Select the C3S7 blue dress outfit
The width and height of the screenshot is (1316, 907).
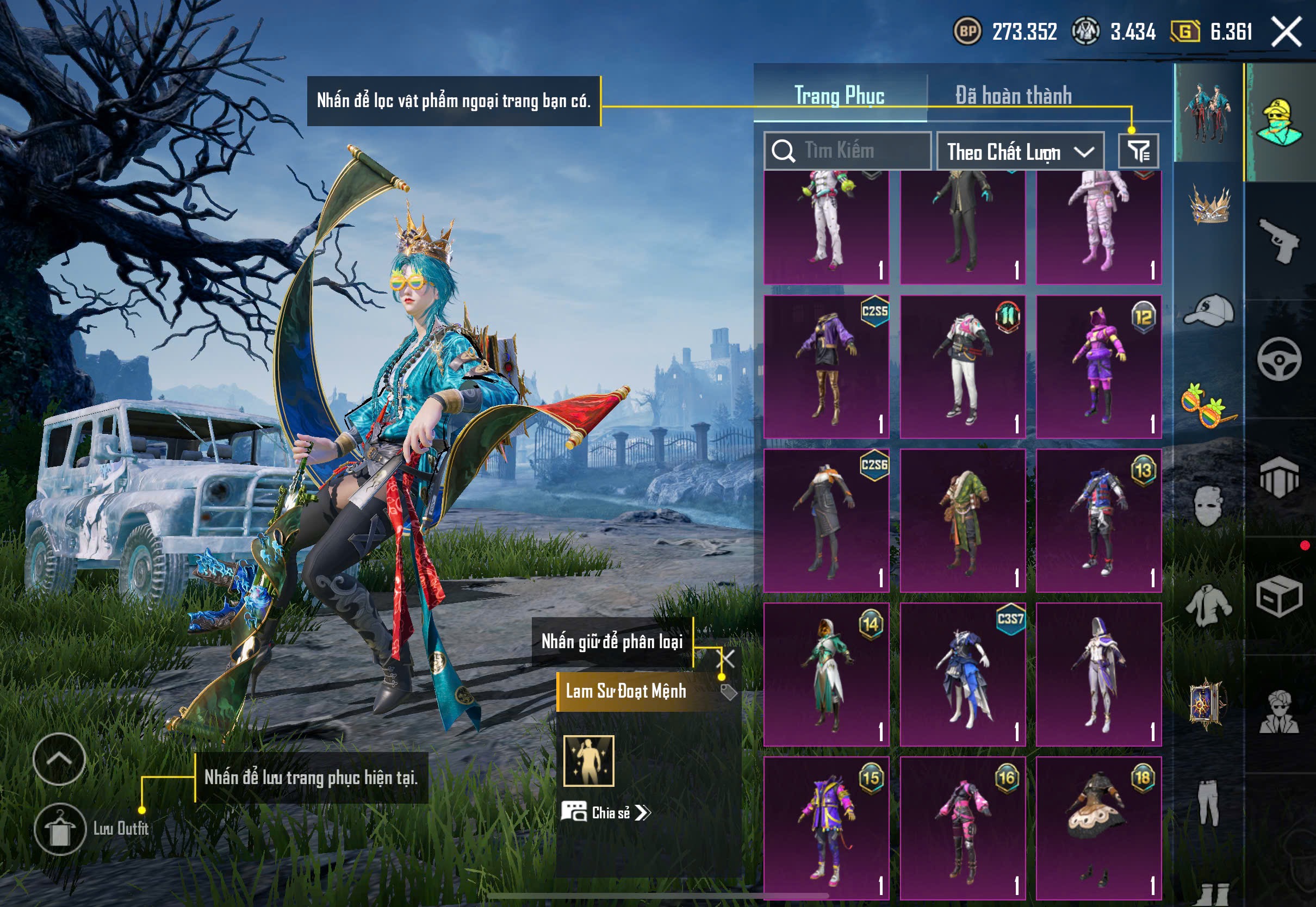coord(963,675)
